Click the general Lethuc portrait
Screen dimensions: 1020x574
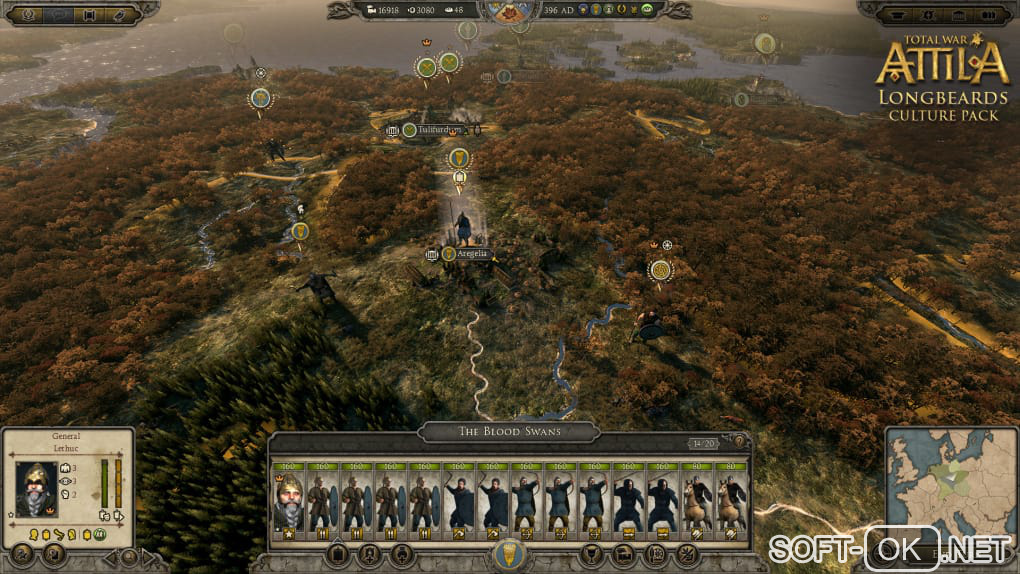click(36, 489)
